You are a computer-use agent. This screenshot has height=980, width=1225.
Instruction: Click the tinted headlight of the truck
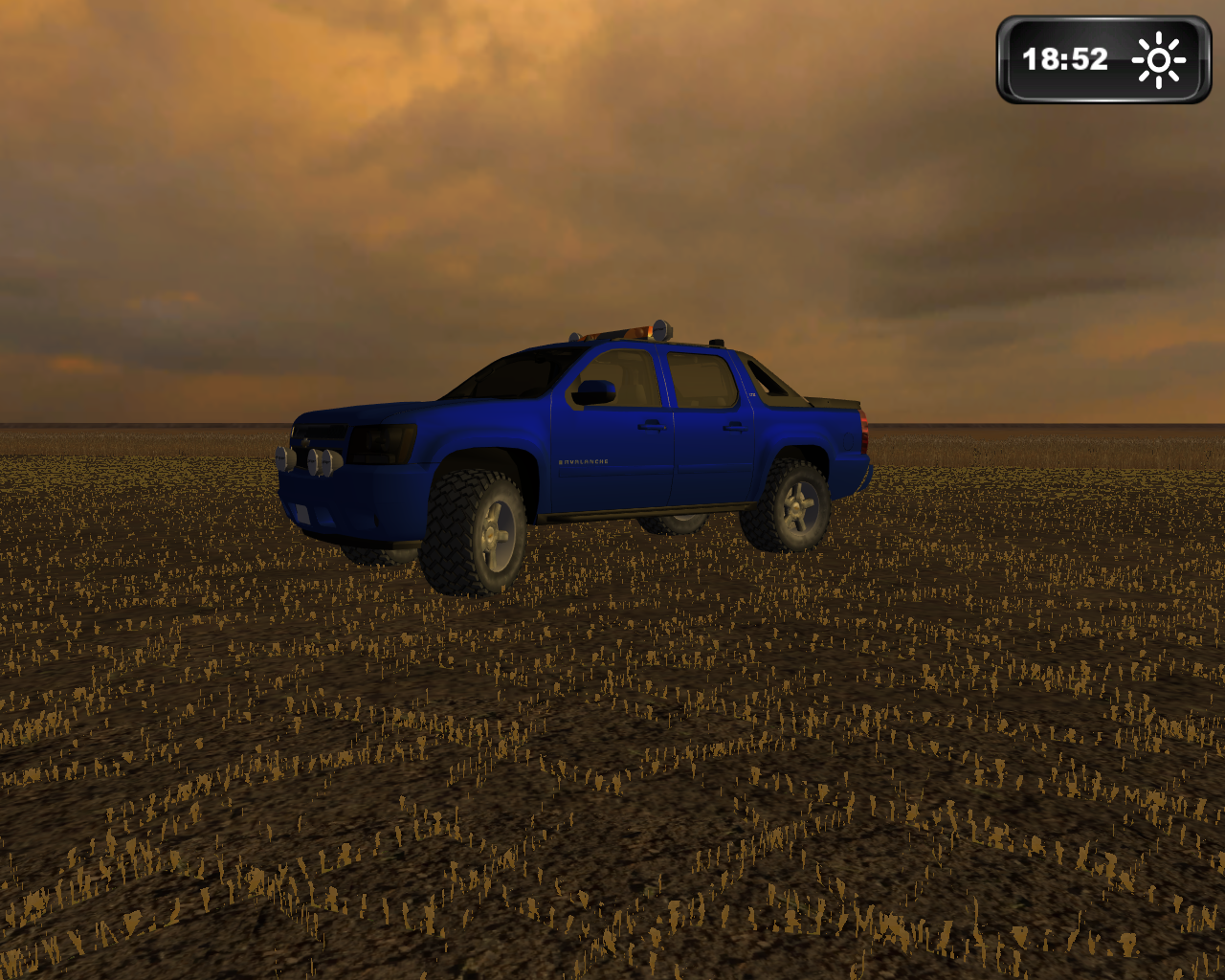click(x=383, y=445)
